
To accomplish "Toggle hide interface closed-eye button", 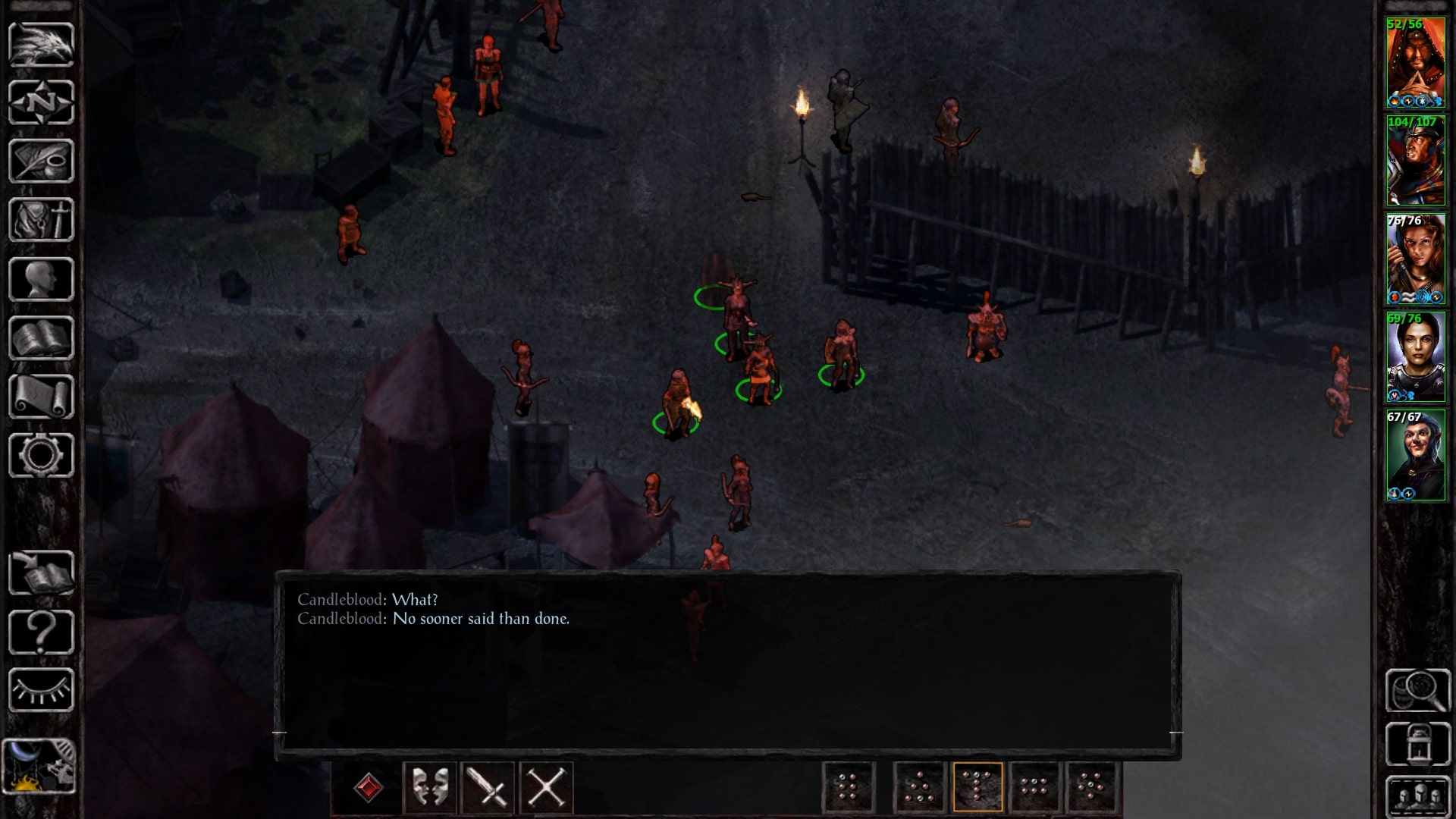I will point(41,690).
